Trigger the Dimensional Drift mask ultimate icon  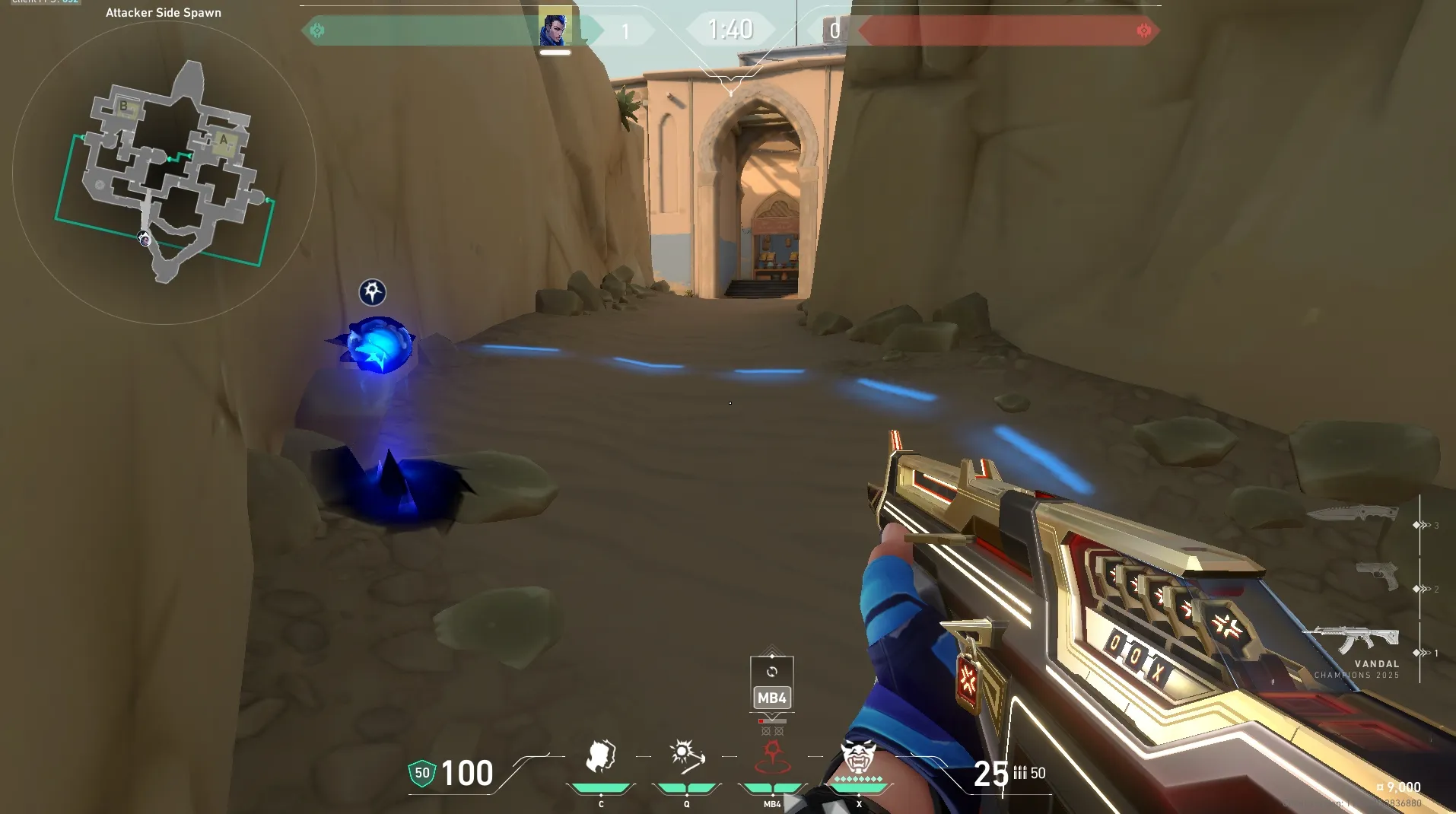click(x=859, y=758)
